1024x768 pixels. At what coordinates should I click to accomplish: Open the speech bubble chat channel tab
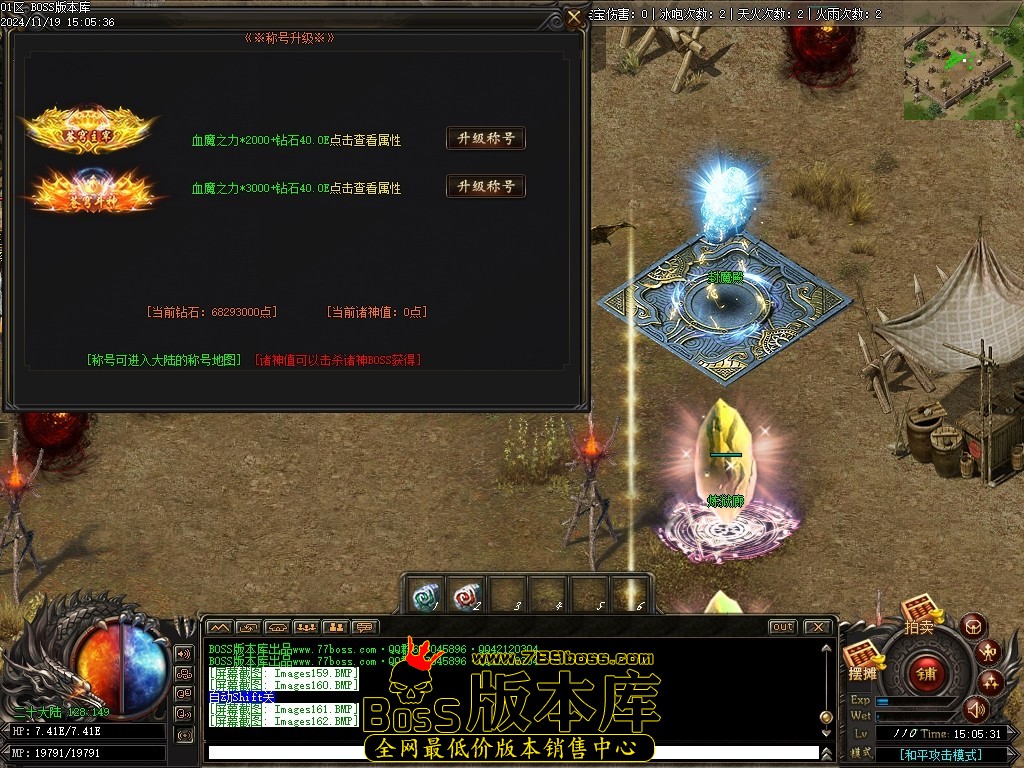coord(365,627)
